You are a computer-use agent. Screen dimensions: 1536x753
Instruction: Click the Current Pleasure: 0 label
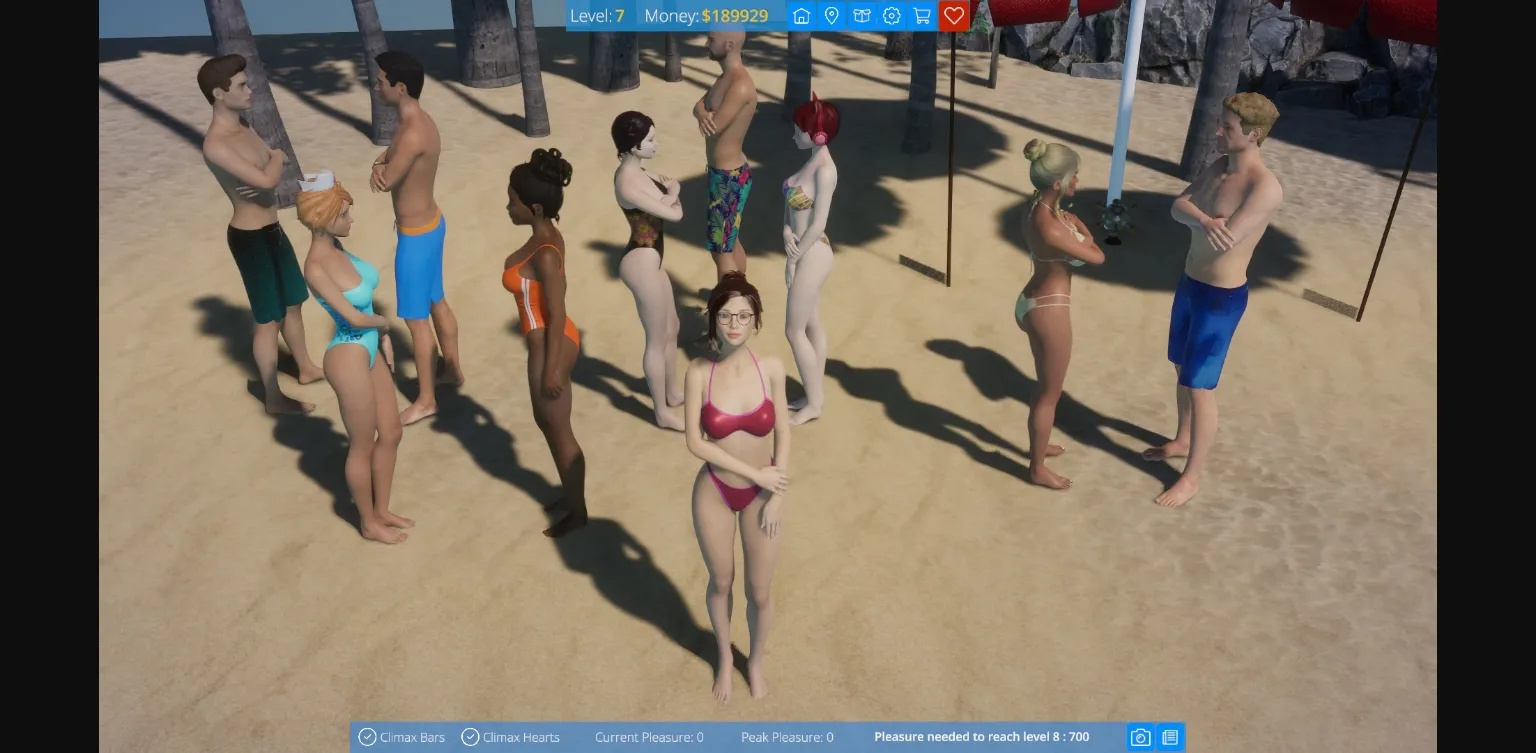pos(649,737)
